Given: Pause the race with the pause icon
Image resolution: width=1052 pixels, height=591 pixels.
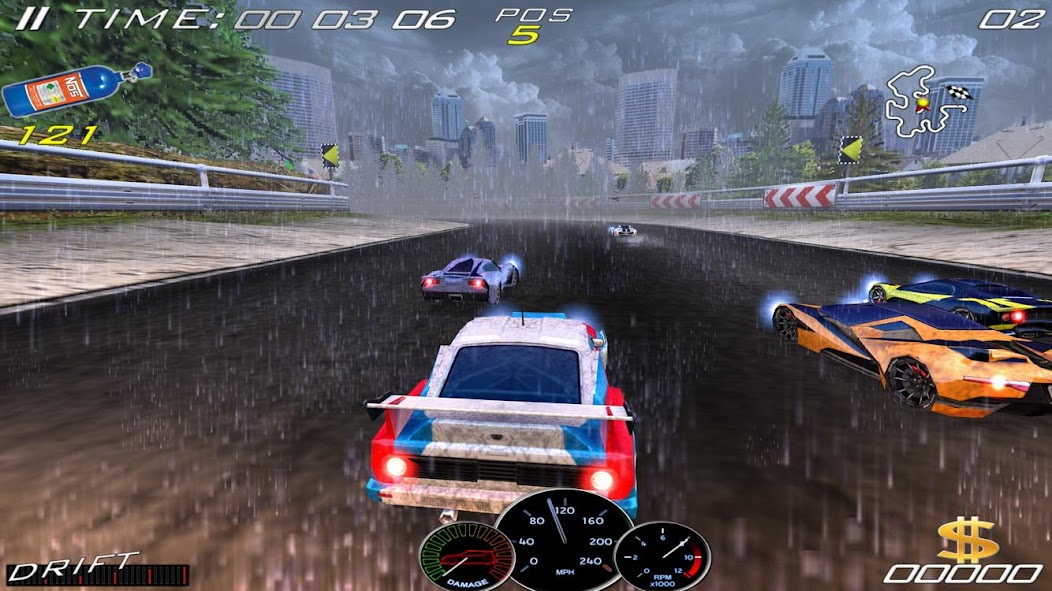Looking at the screenshot, I should [x=31, y=18].
